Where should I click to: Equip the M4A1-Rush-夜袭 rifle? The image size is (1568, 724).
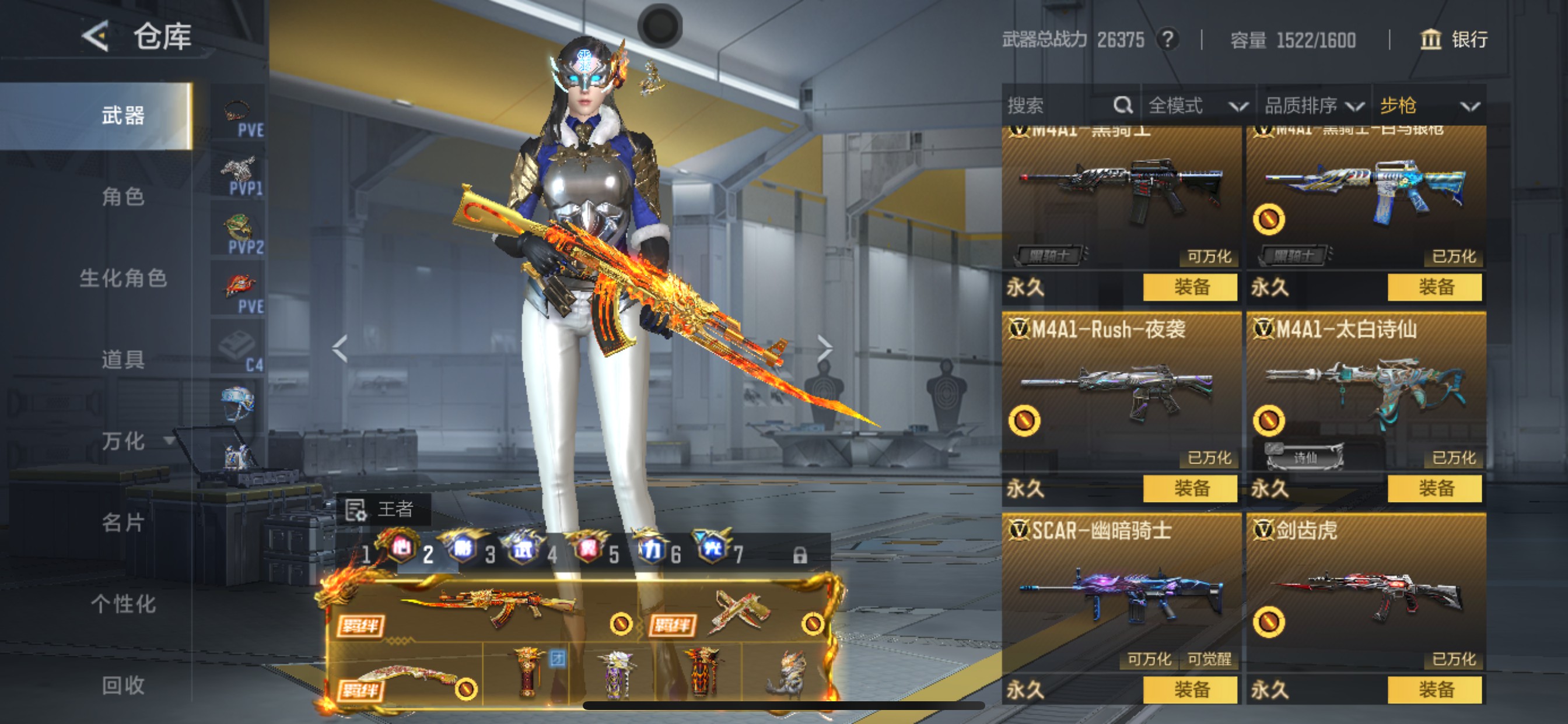point(1189,488)
